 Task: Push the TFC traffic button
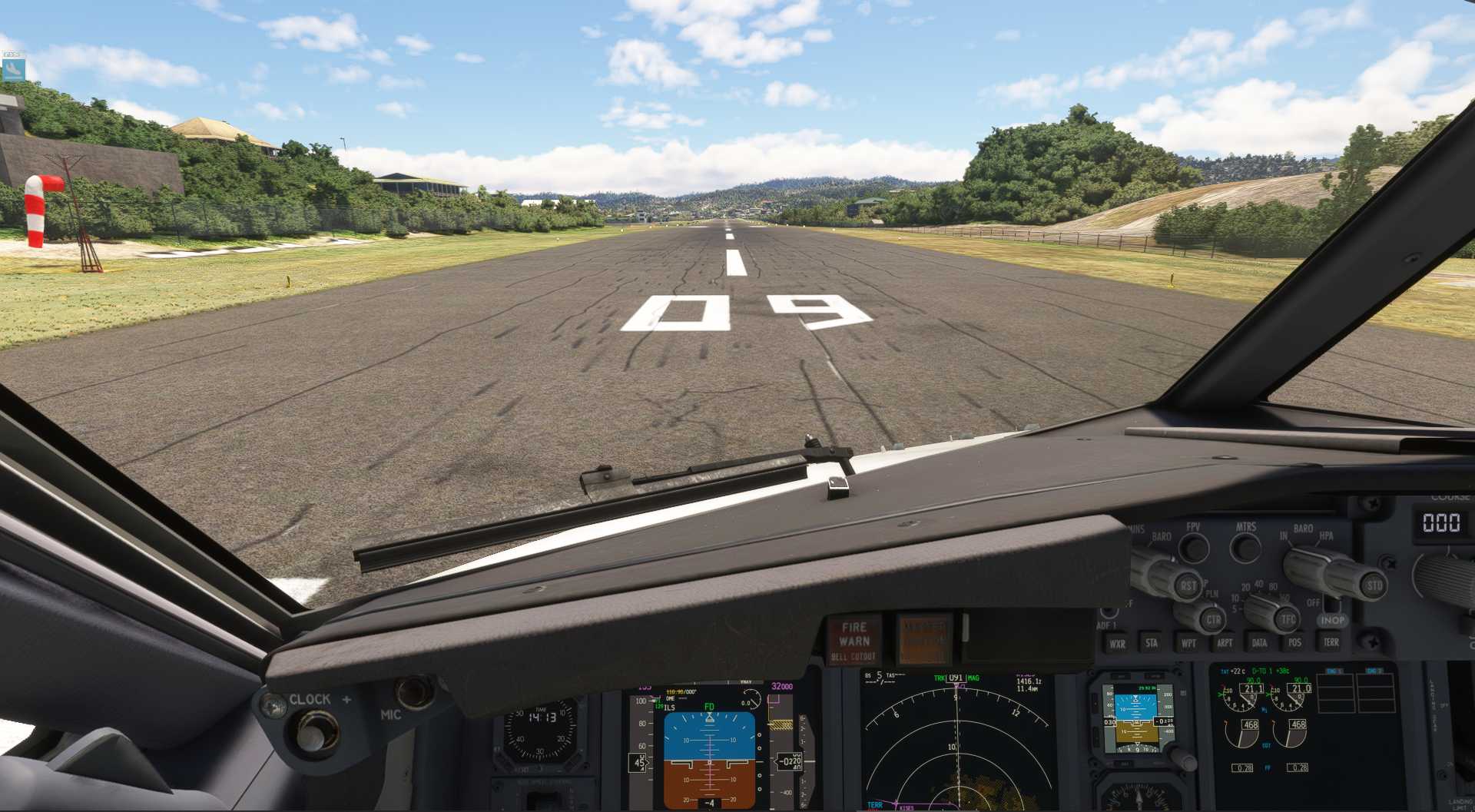coord(1288,619)
